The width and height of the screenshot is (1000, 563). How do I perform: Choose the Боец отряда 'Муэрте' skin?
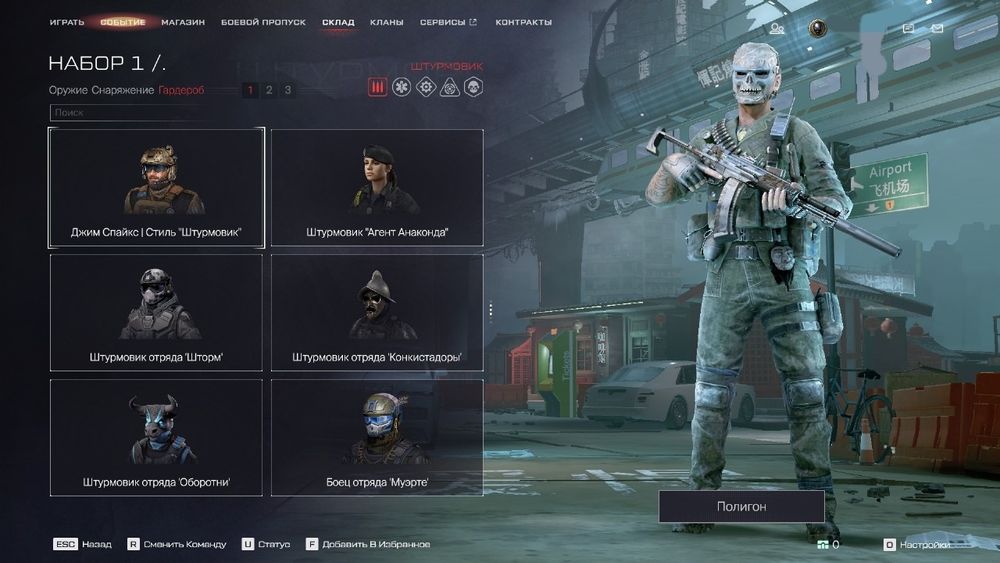pyautogui.click(x=377, y=438)
